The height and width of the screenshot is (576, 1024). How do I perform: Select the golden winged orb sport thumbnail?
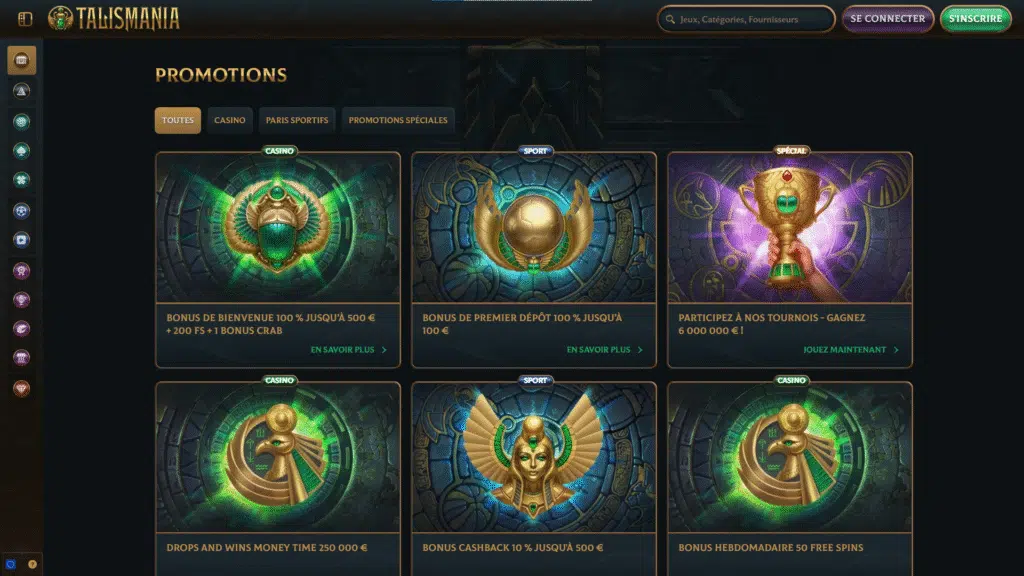click(x=534, y=227)
